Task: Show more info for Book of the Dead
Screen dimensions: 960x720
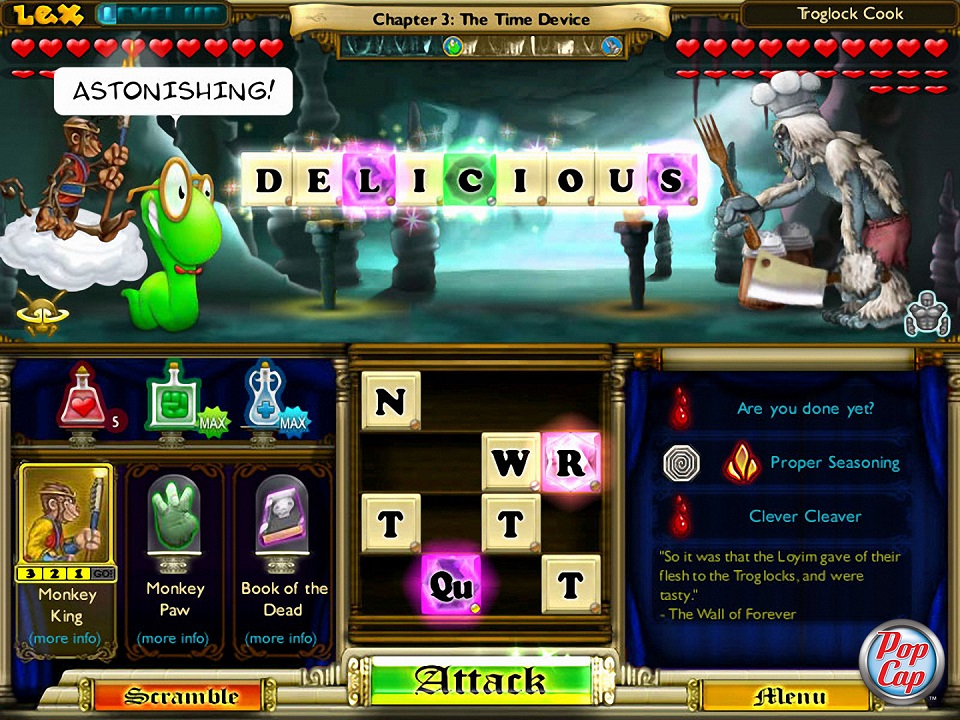Action: point(282,638)
